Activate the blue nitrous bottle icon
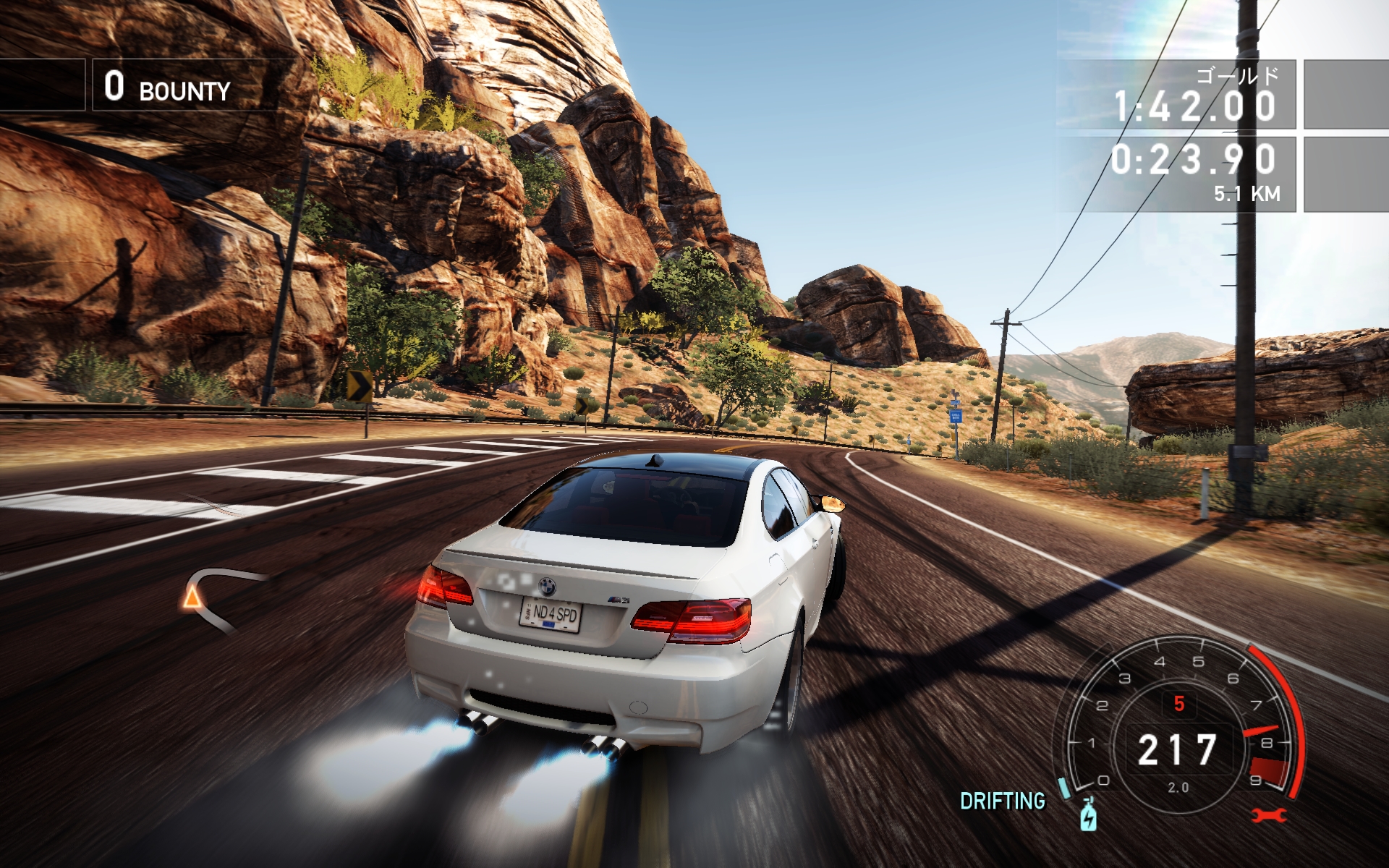 pyautogui.click(x=1088, y=814)
